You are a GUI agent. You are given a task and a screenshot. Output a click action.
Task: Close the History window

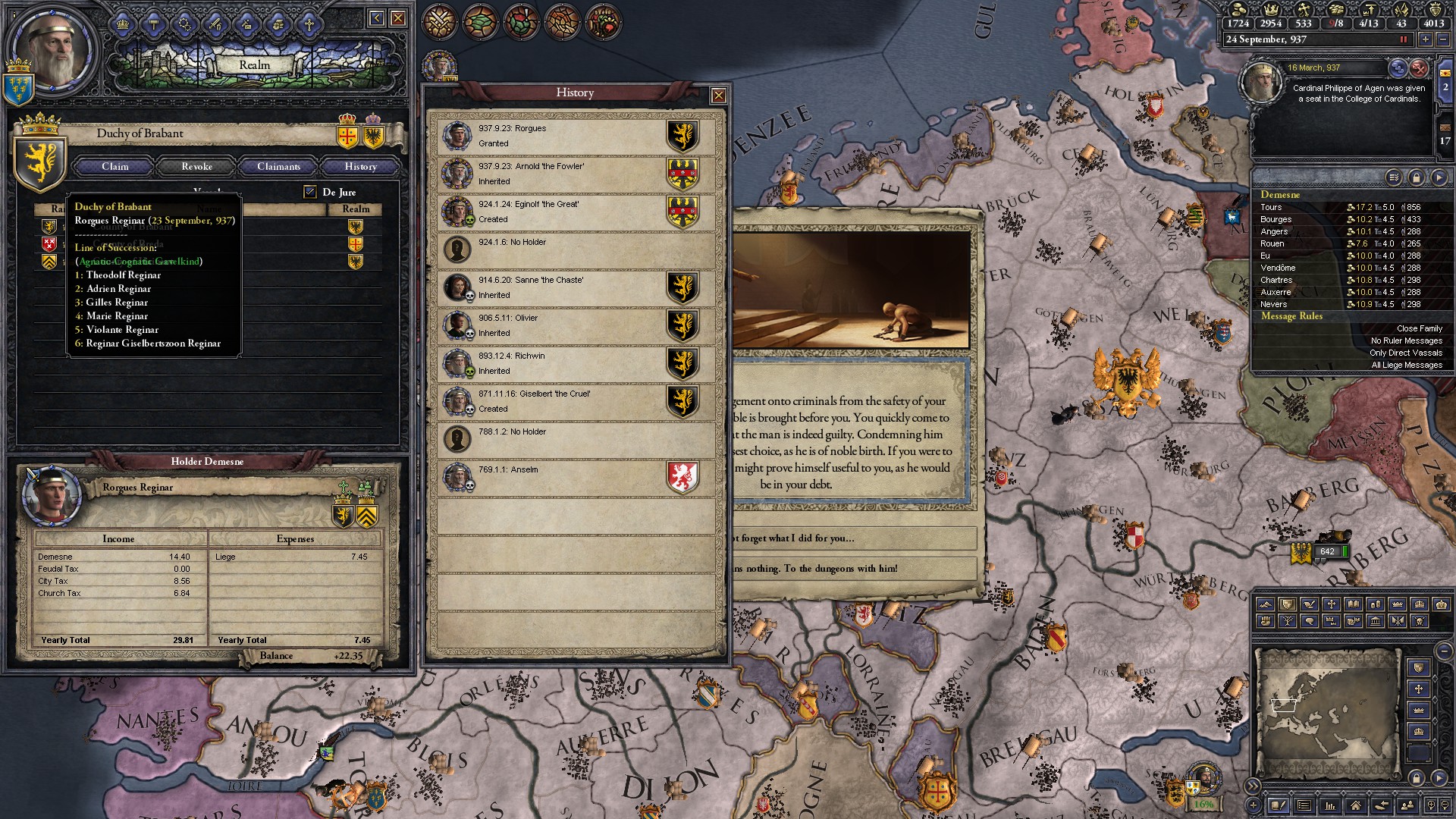718,96
